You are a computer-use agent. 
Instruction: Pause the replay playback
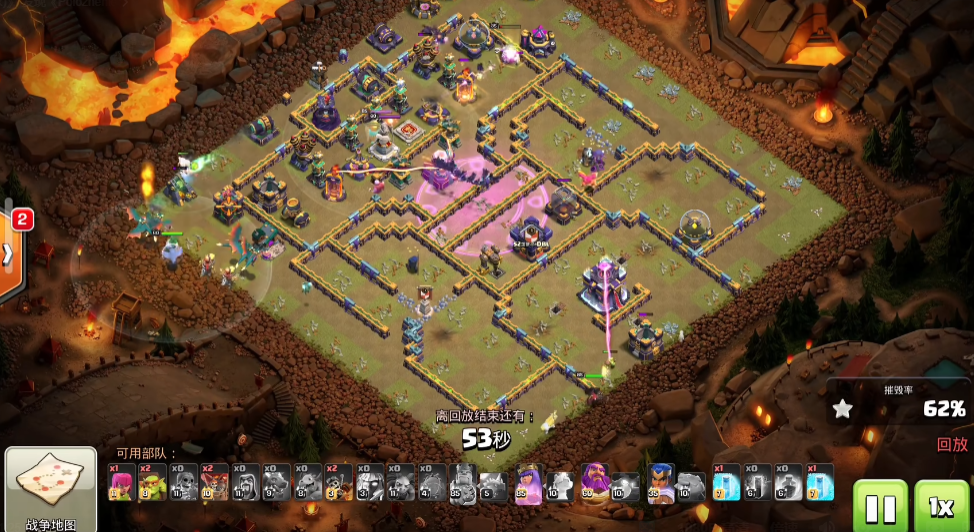tap(880, 507)
